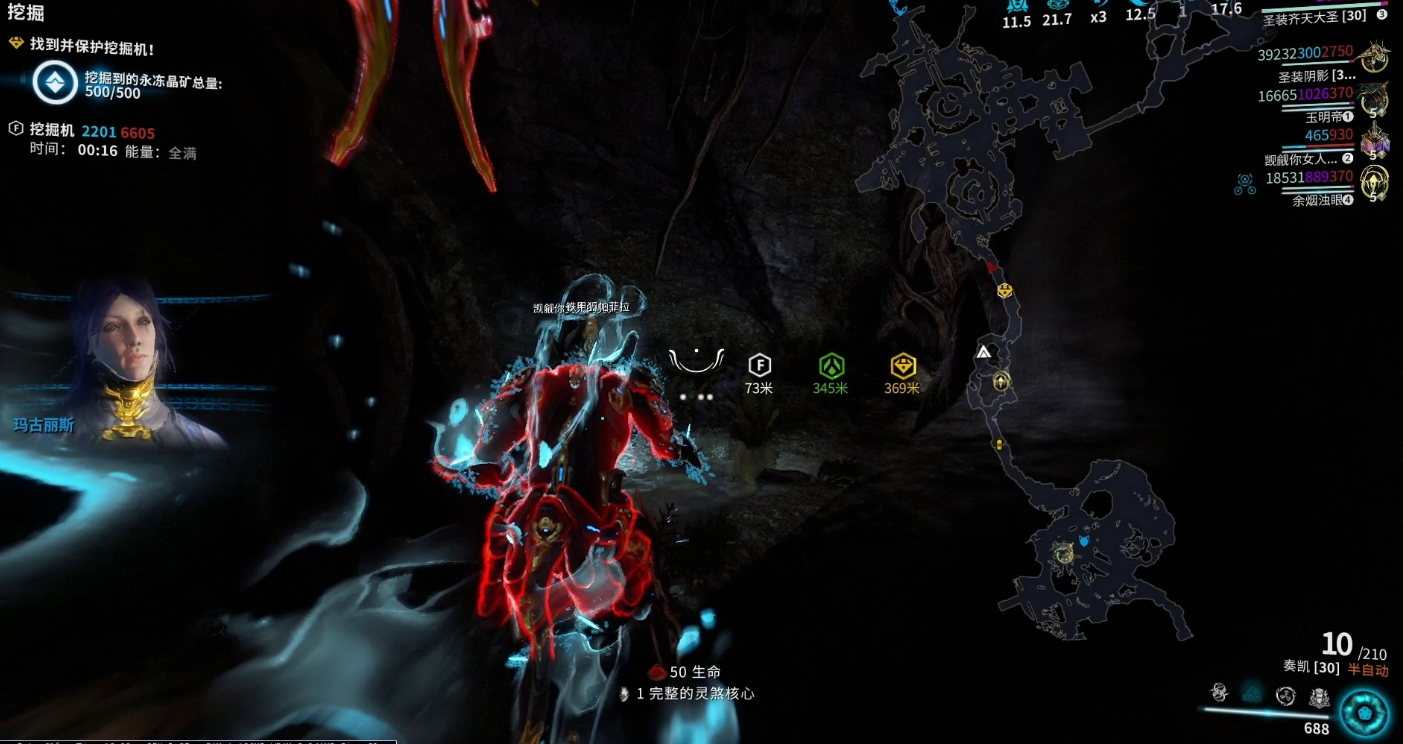Click the circular cryotic total icon

point(54,84)
